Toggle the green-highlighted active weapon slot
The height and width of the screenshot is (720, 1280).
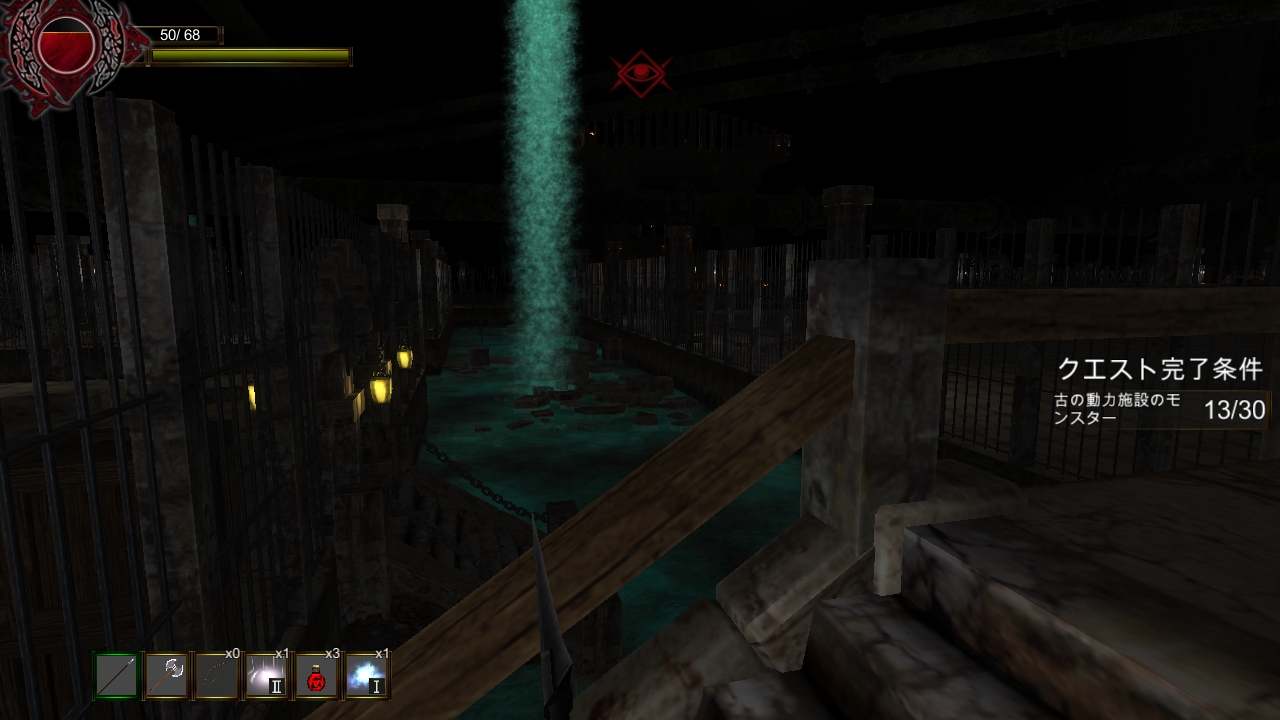[x=117, y=674]
